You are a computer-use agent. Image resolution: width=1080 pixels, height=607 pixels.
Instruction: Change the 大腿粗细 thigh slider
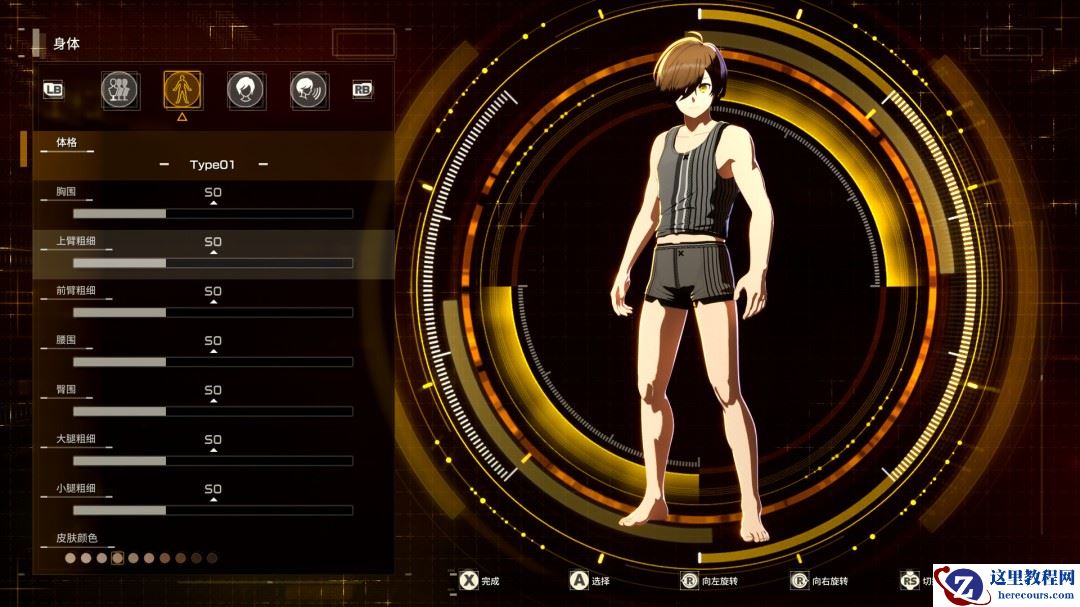(212, 461)
